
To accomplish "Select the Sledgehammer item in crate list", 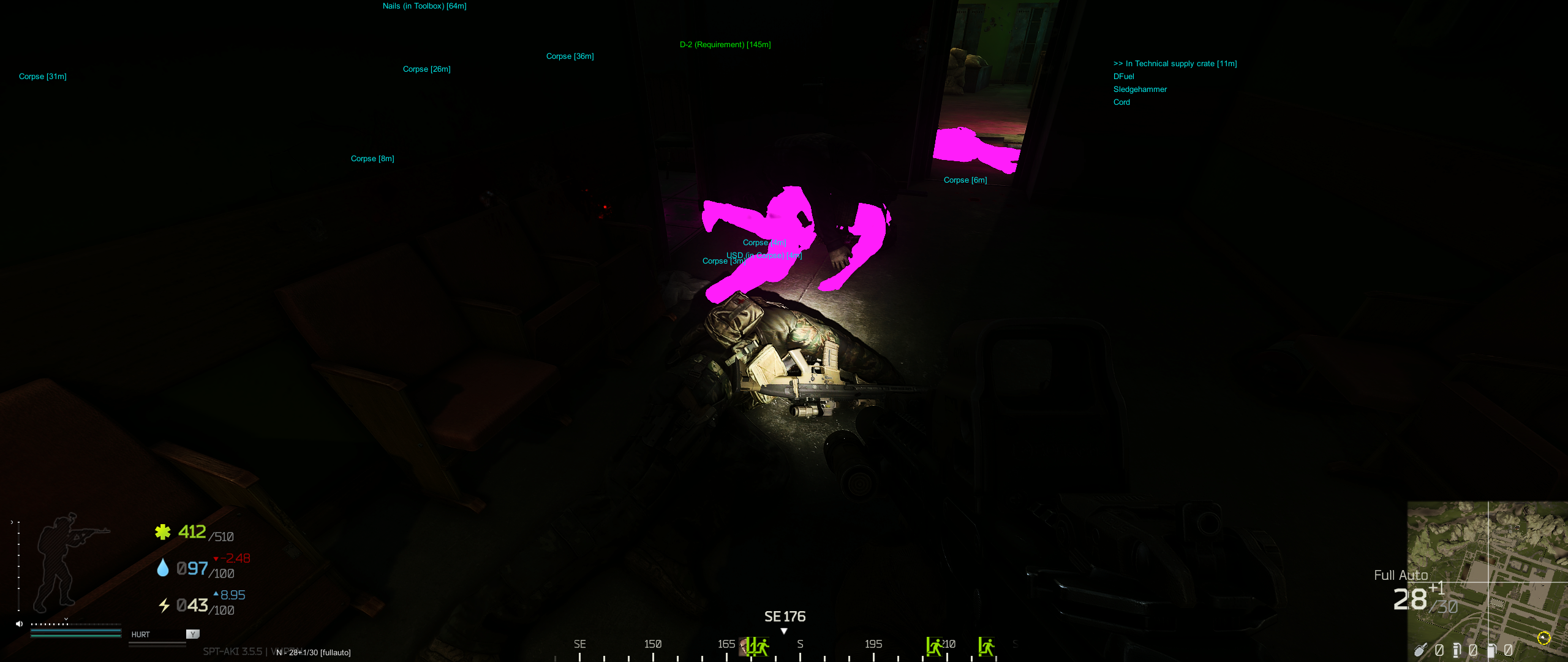I will [x=1140, y=89].
